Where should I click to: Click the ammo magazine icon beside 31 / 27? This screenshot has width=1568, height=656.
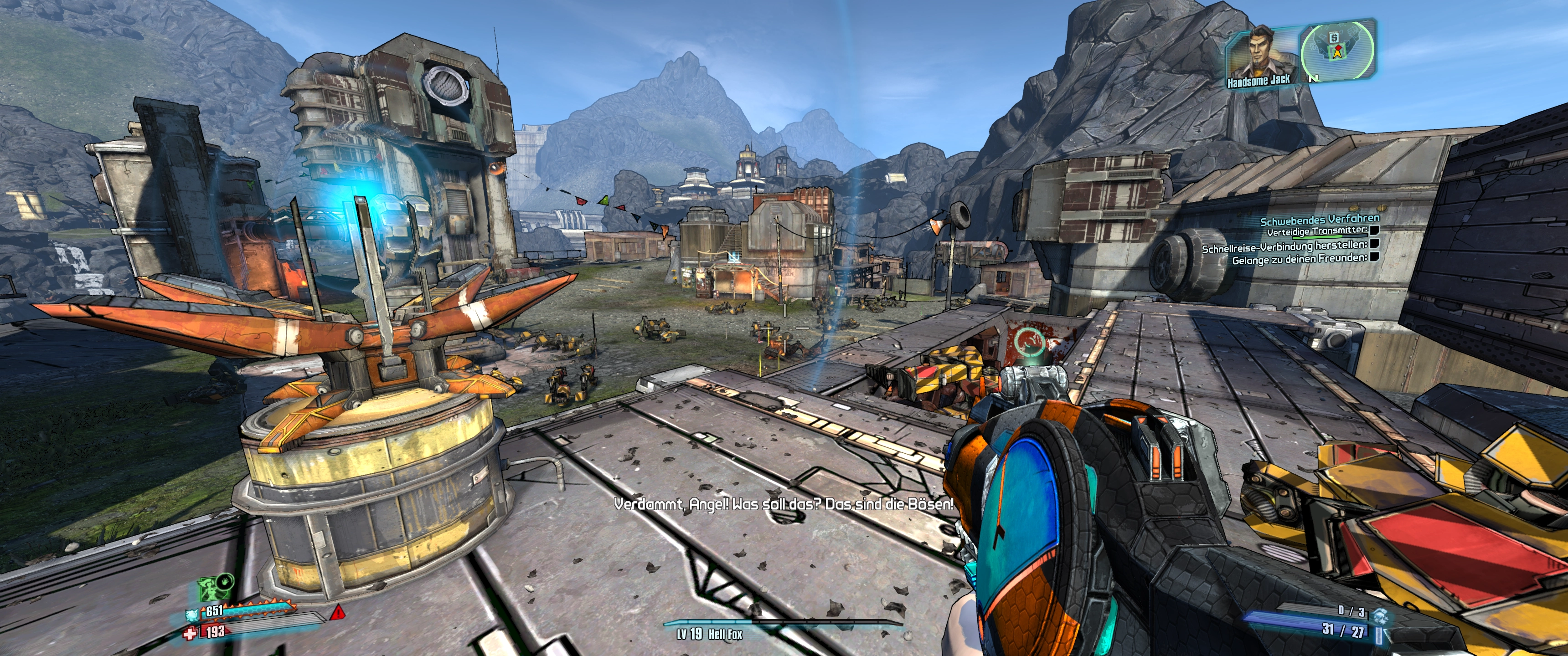pos(1379,633)
